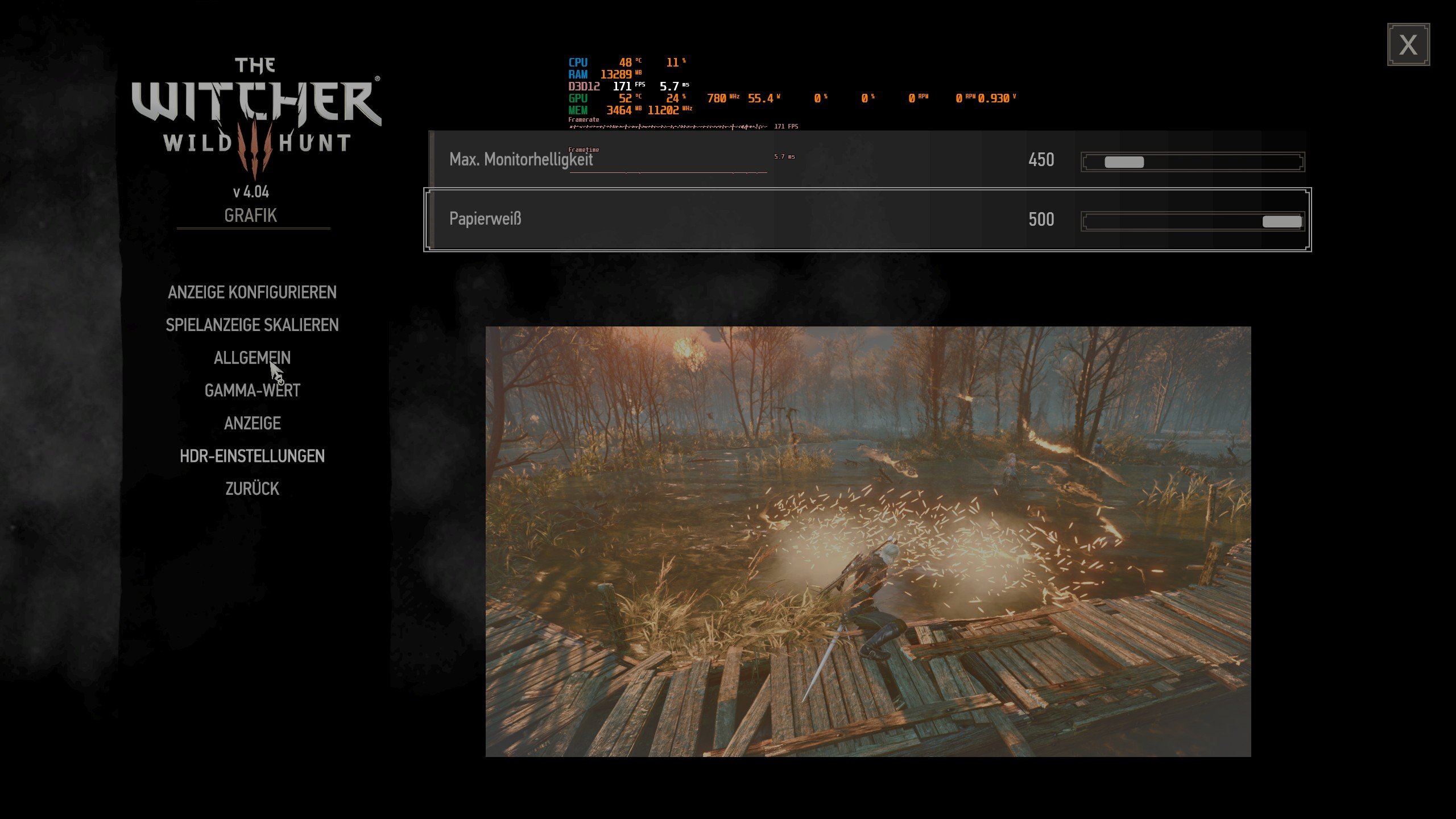The height and width of the screenshot is (819, 1456).
Task: Select the ANZEIGE menu item
Action: point(252,423)
